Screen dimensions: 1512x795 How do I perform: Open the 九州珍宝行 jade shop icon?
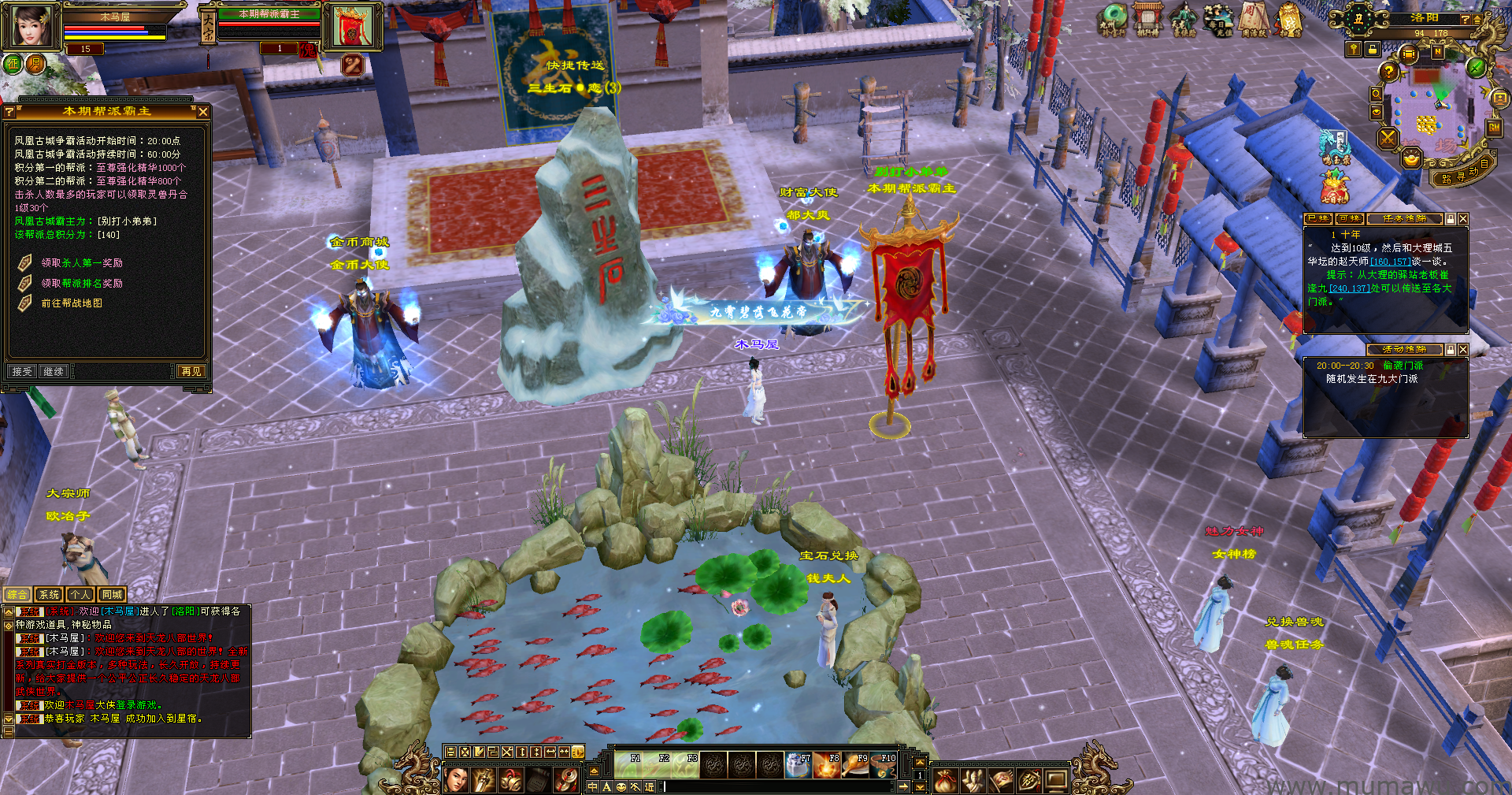(x=1114, y=19)
